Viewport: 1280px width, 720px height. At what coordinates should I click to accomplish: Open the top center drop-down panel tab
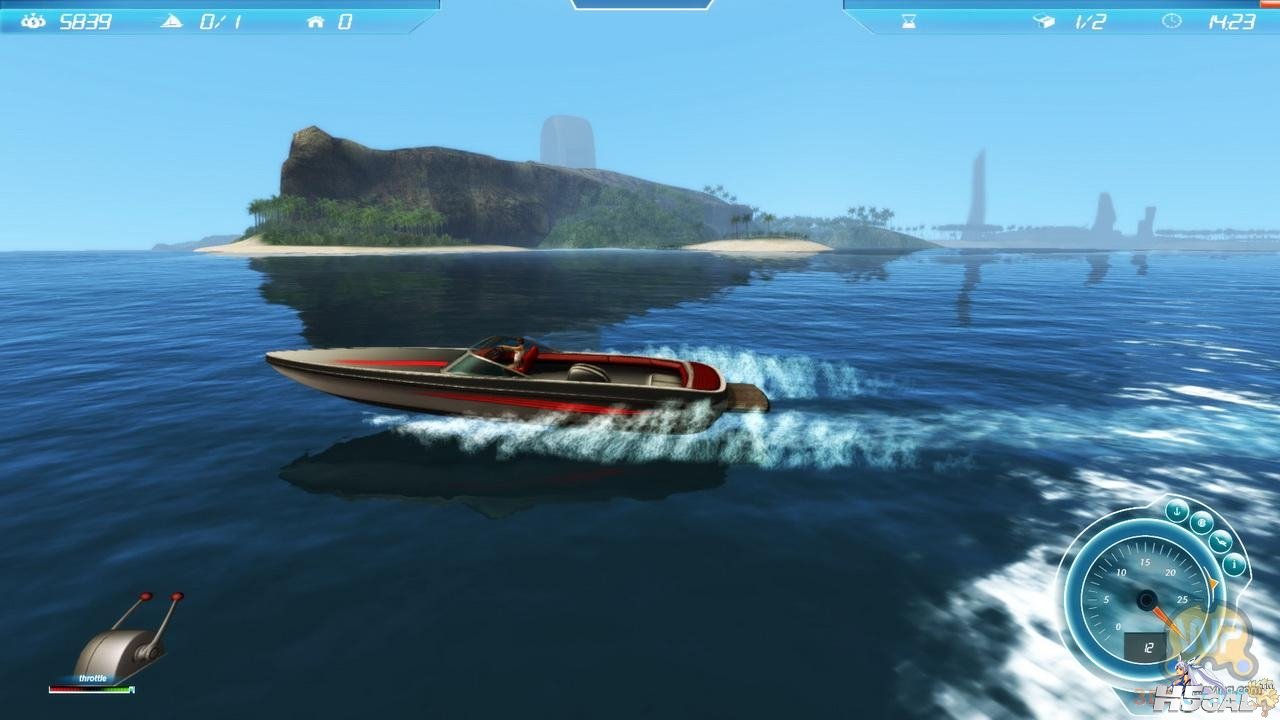pos(641,4)
